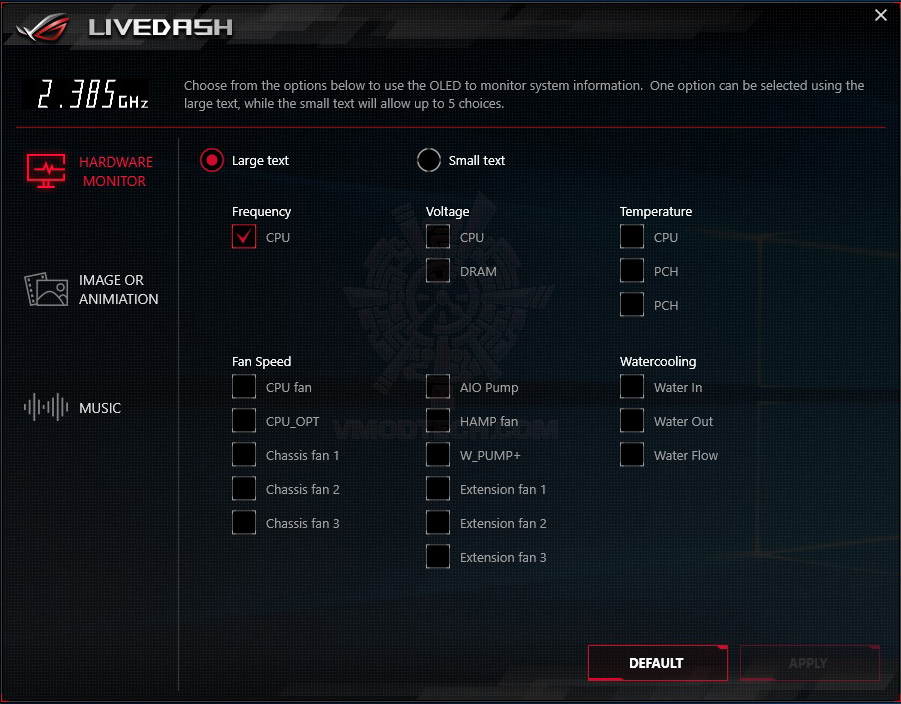Choose the Small text option
Viewport: 901px width, 704px height.
[429, 160]
